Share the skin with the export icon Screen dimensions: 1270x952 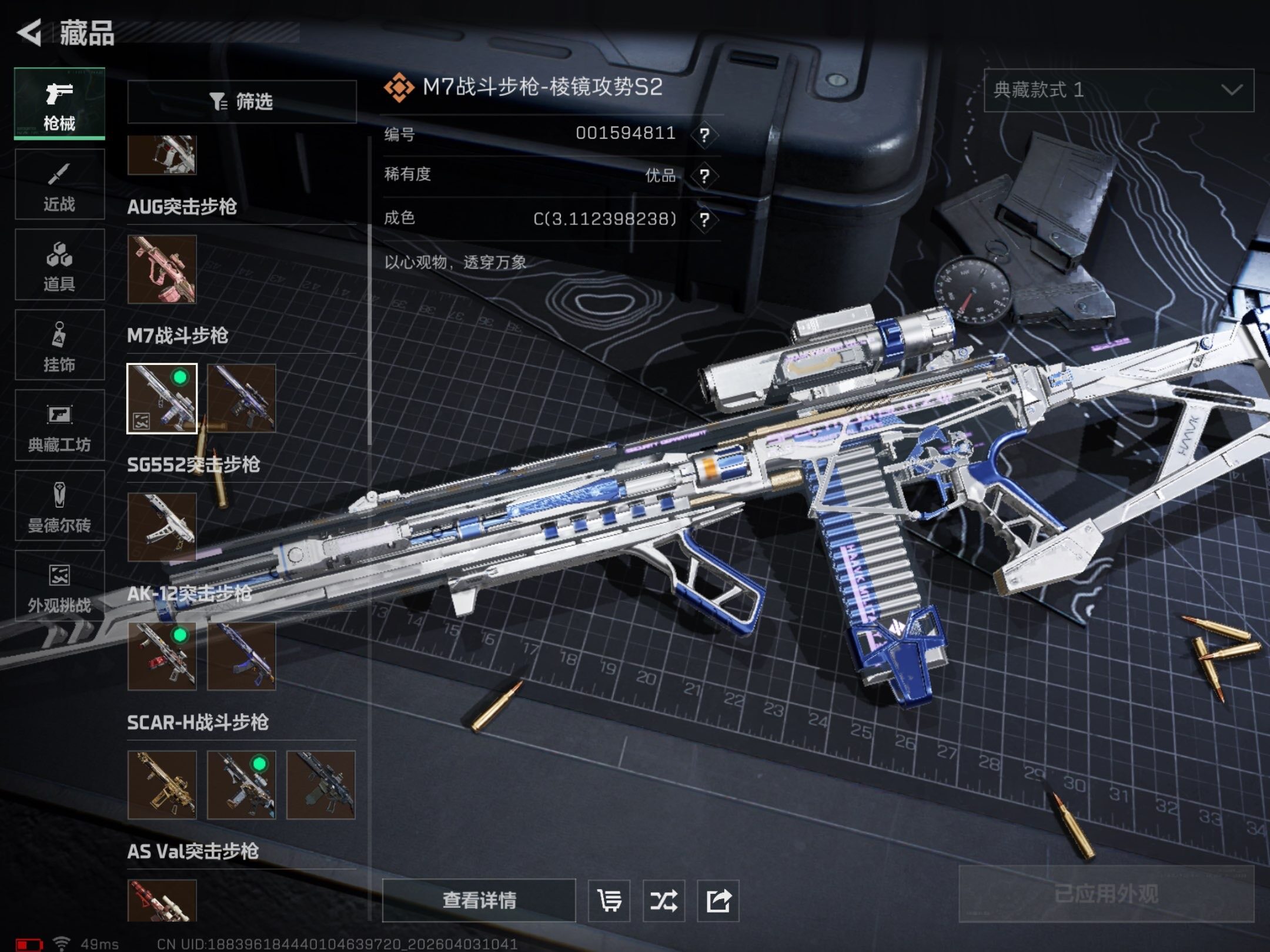click(x=718, y=900)
